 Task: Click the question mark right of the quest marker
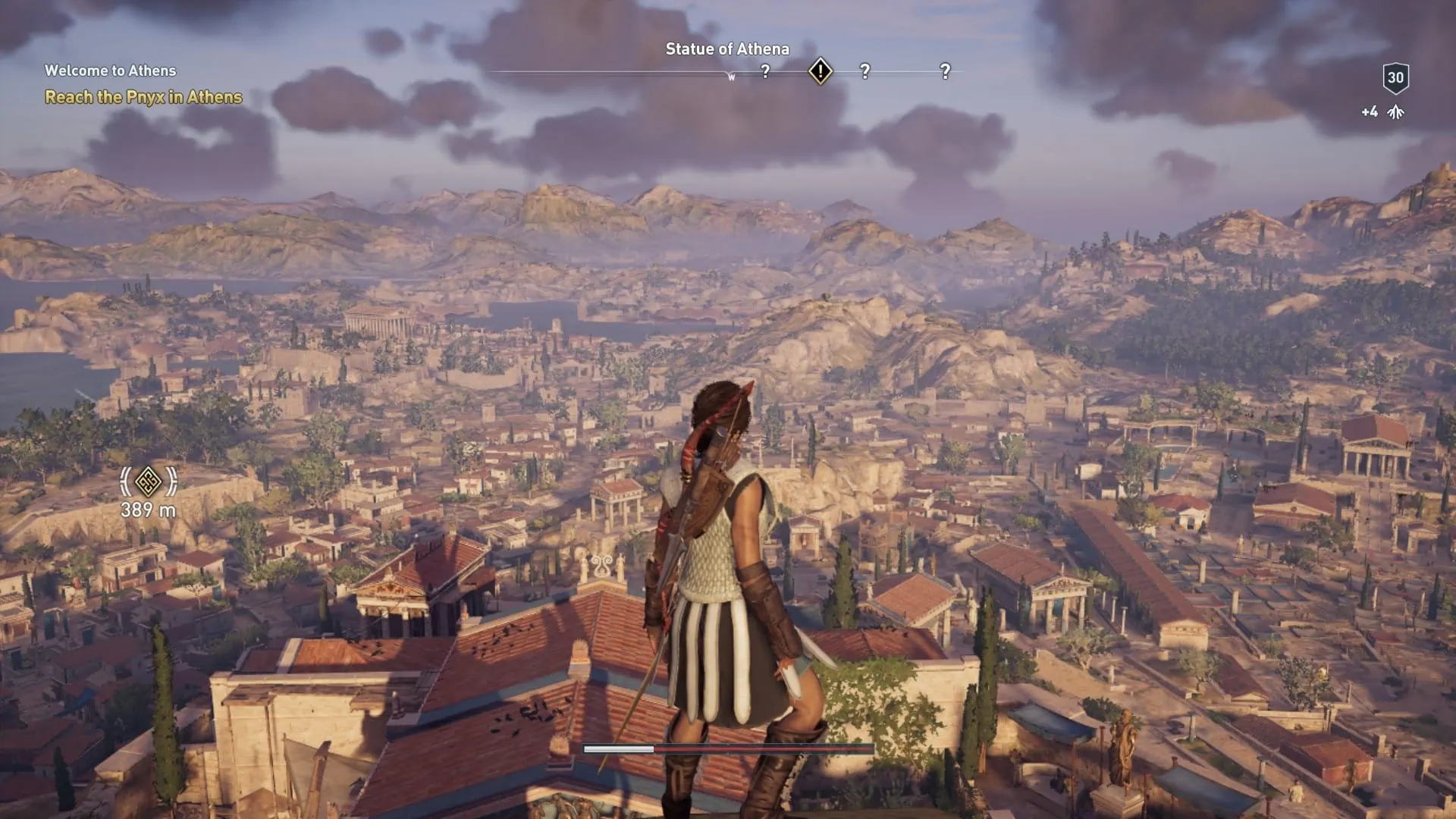click(x=864, y=72)
